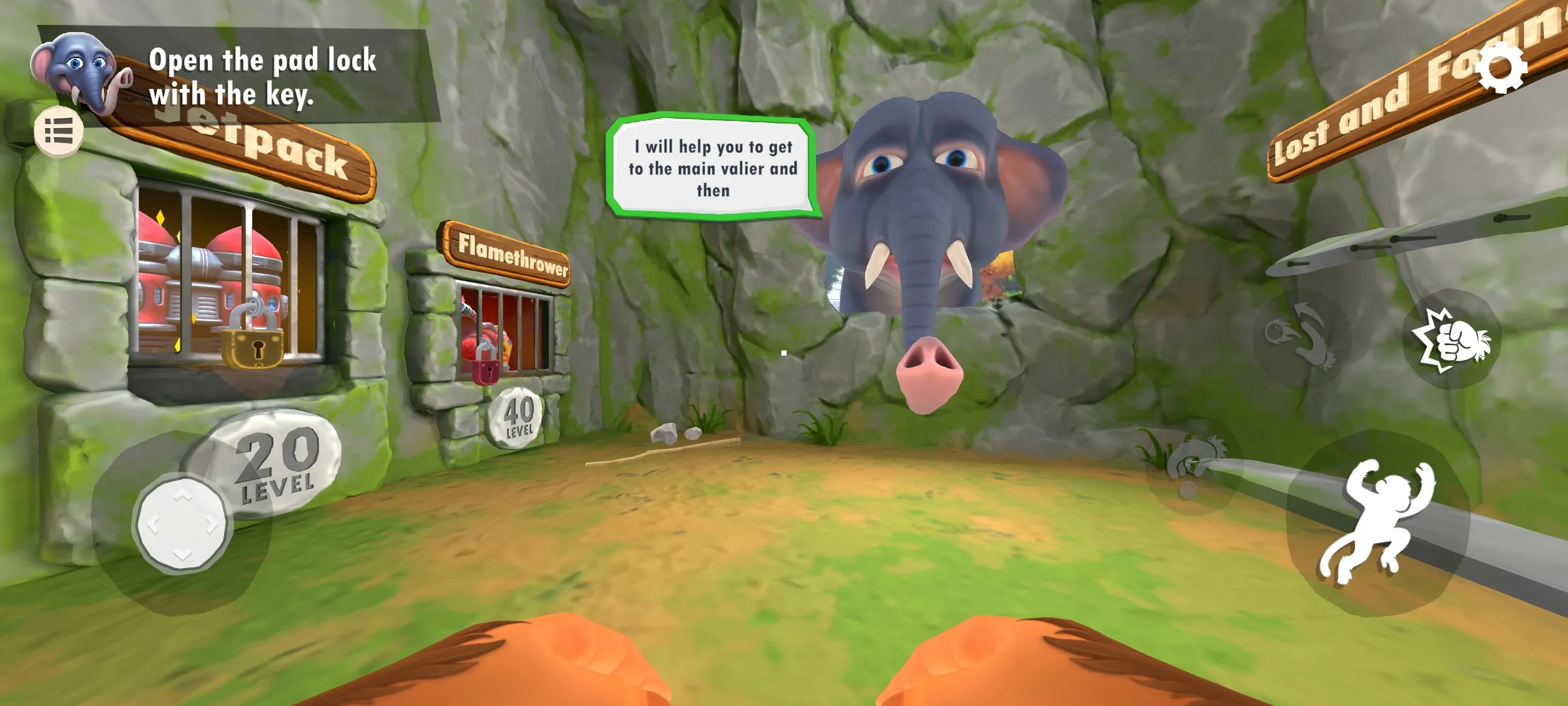Activate the fist punch attack button

coord(1452,339)
